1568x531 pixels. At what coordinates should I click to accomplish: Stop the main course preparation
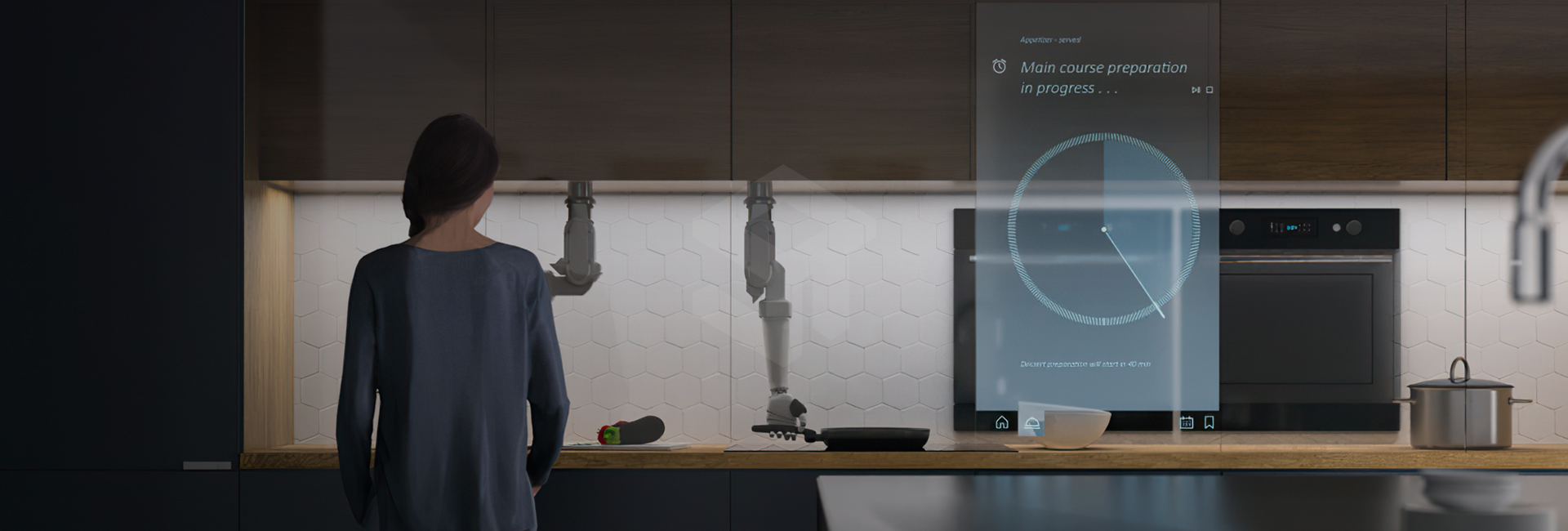pos(1209,90)
